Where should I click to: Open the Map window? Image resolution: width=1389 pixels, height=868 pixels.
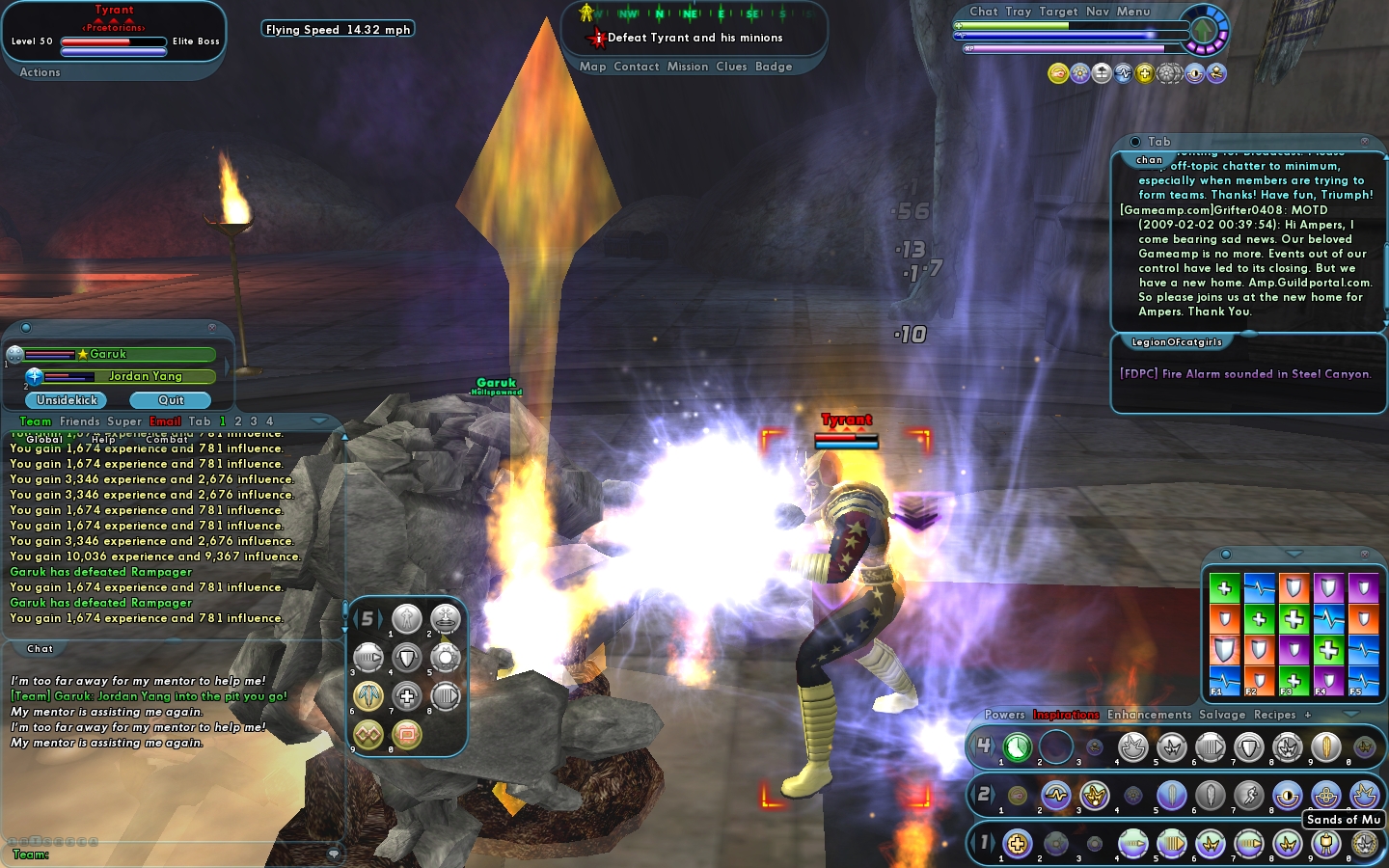[x=592, y=67]
